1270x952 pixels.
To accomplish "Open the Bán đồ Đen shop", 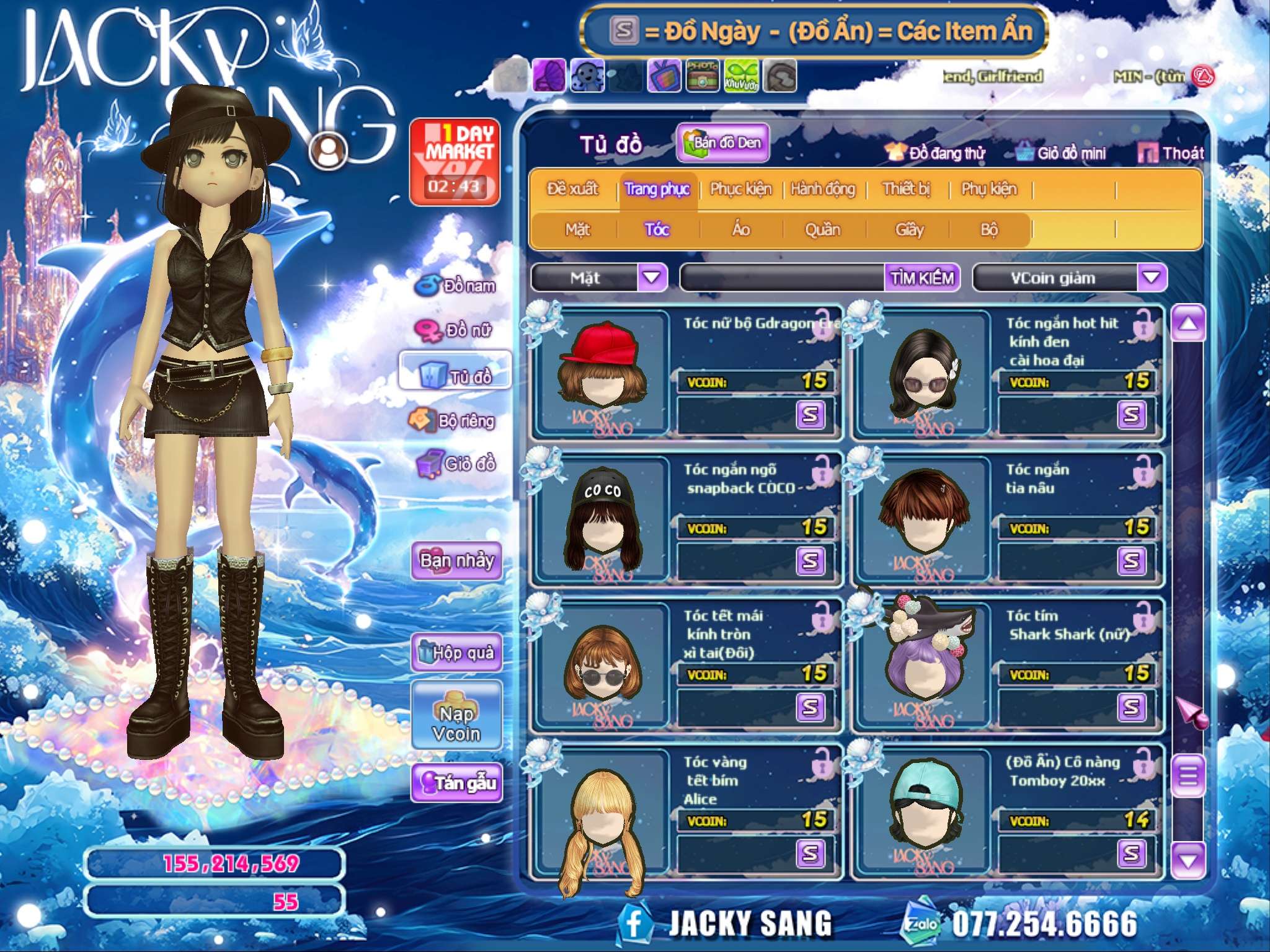I will [x=722, y=143].
